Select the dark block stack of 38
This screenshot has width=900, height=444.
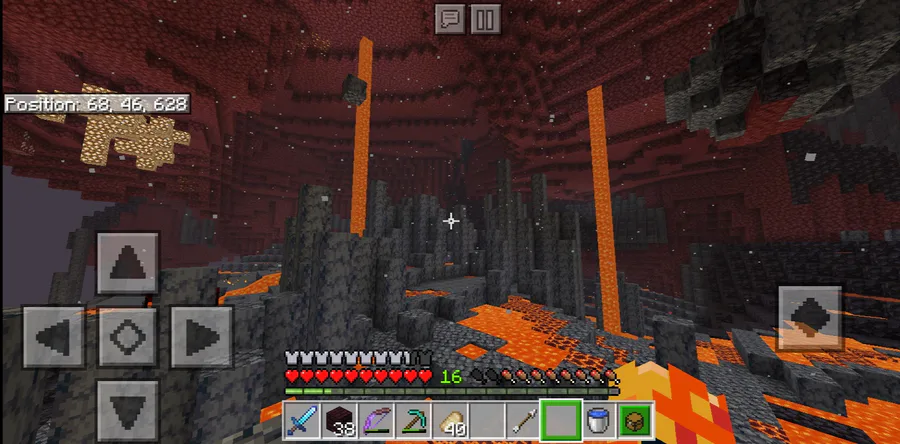(x=341, y=421)
